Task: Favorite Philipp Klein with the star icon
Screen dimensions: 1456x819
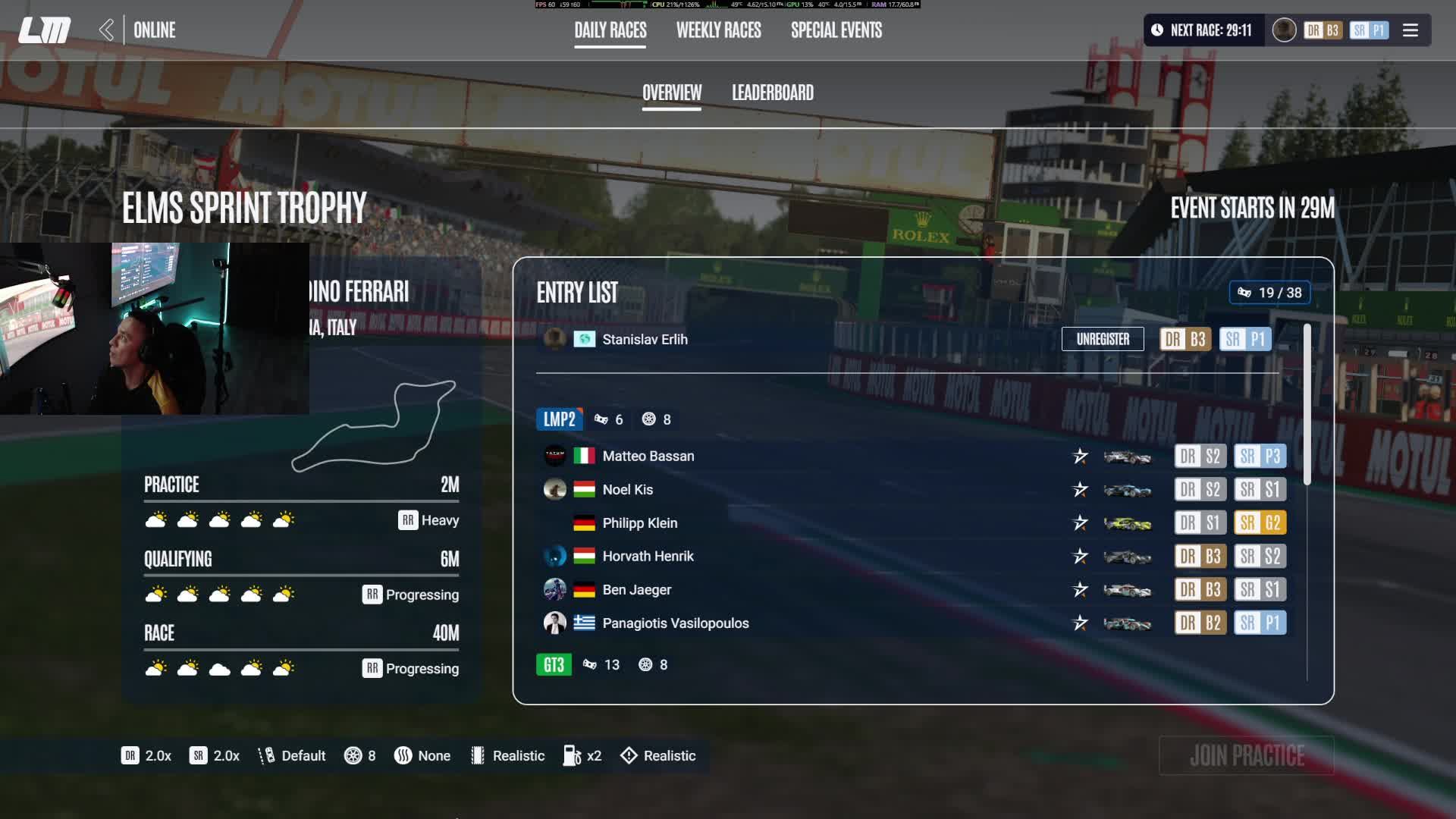Action: point(1080,522)
